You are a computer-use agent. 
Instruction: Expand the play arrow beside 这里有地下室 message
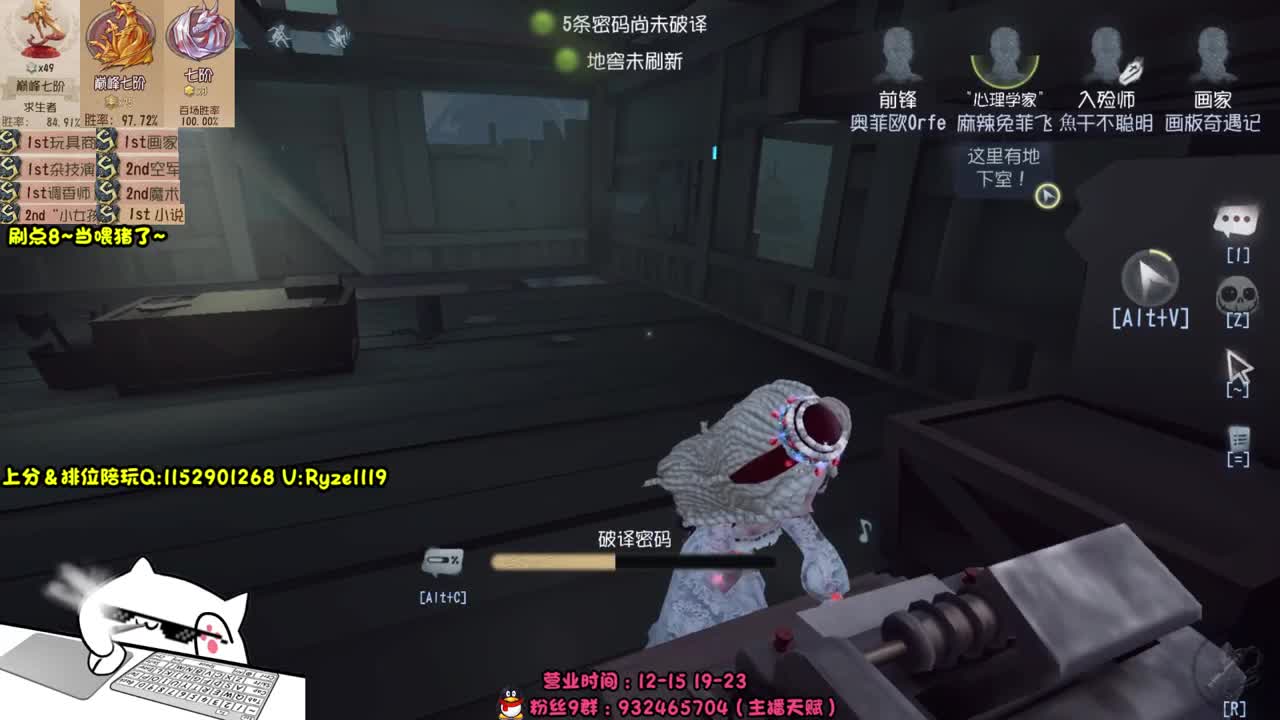(x=1048, y=195)
